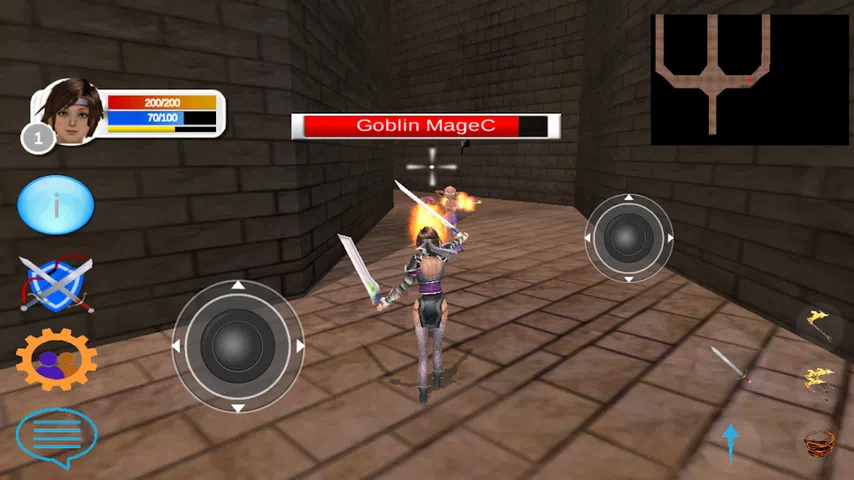Tap the blue up-arrow jump button
The height and width of the screenshot is (480, 854).
click(730, 441)
